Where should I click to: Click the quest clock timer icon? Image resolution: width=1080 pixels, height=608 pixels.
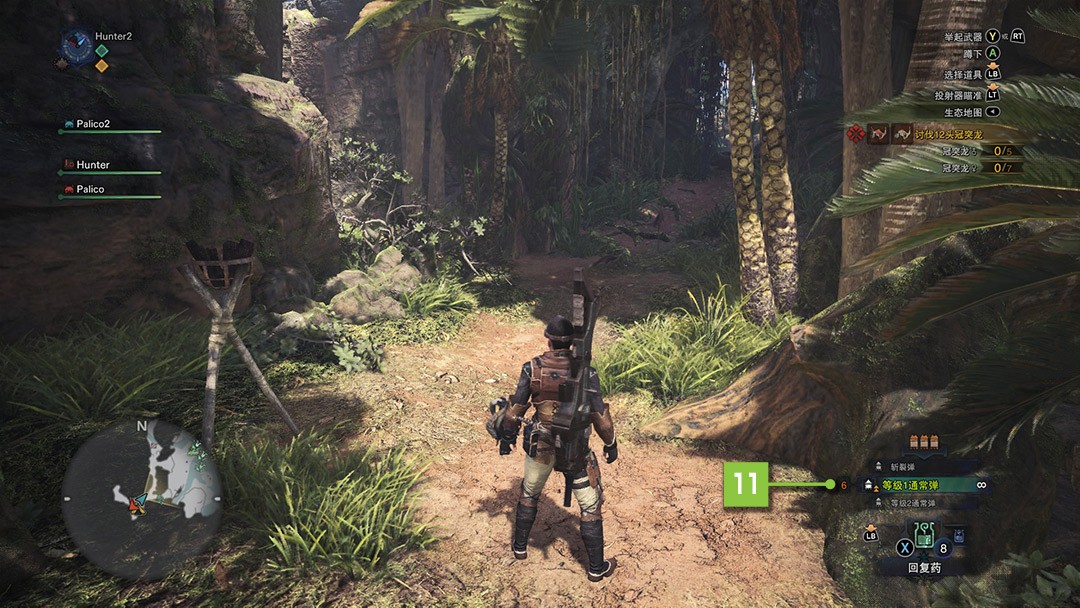tap(76, 45)
